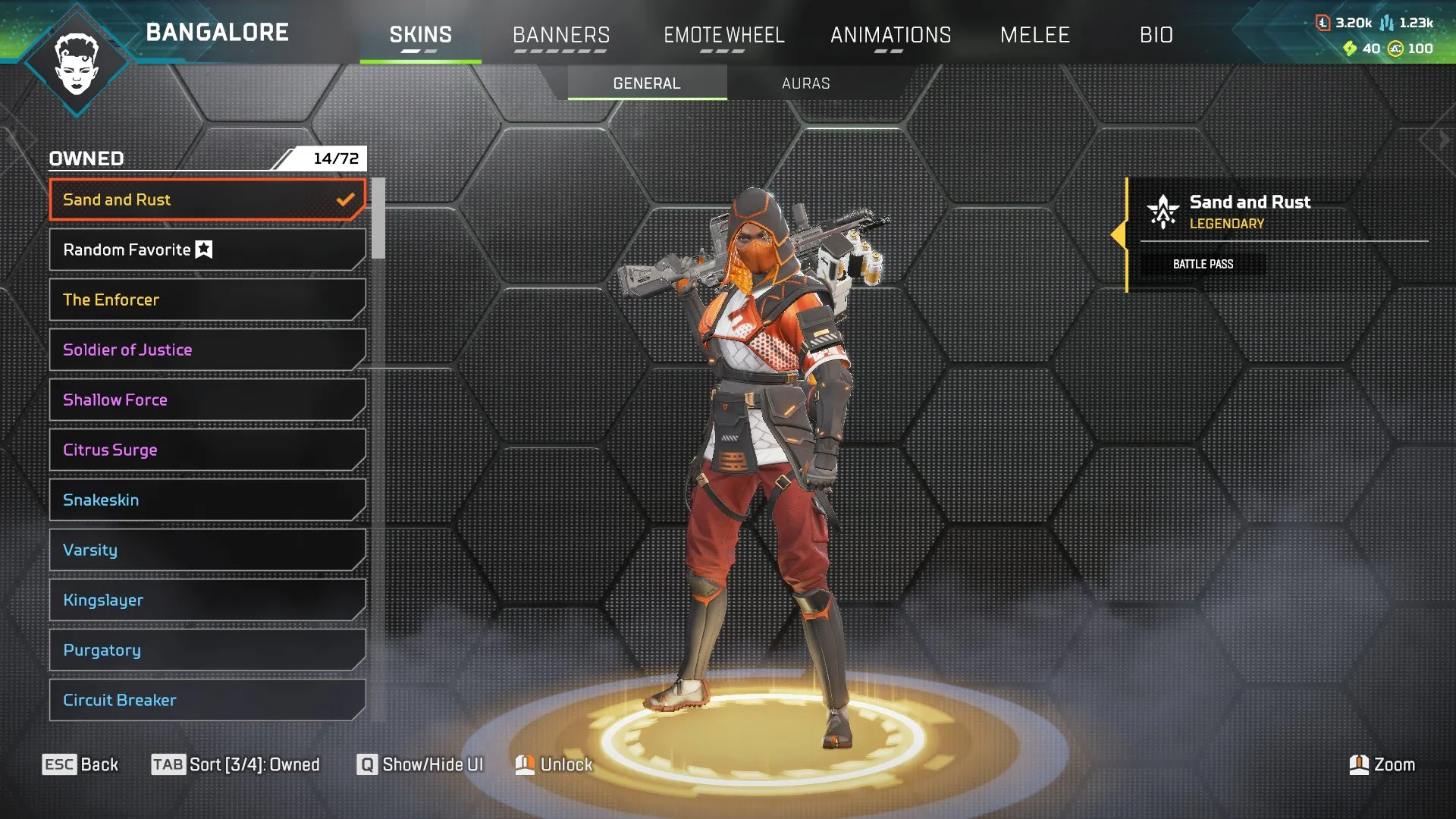Screen dimensions: 1456x819
Task: Expand the Battle Pass info label
Action: click(x=1203, y=264)
